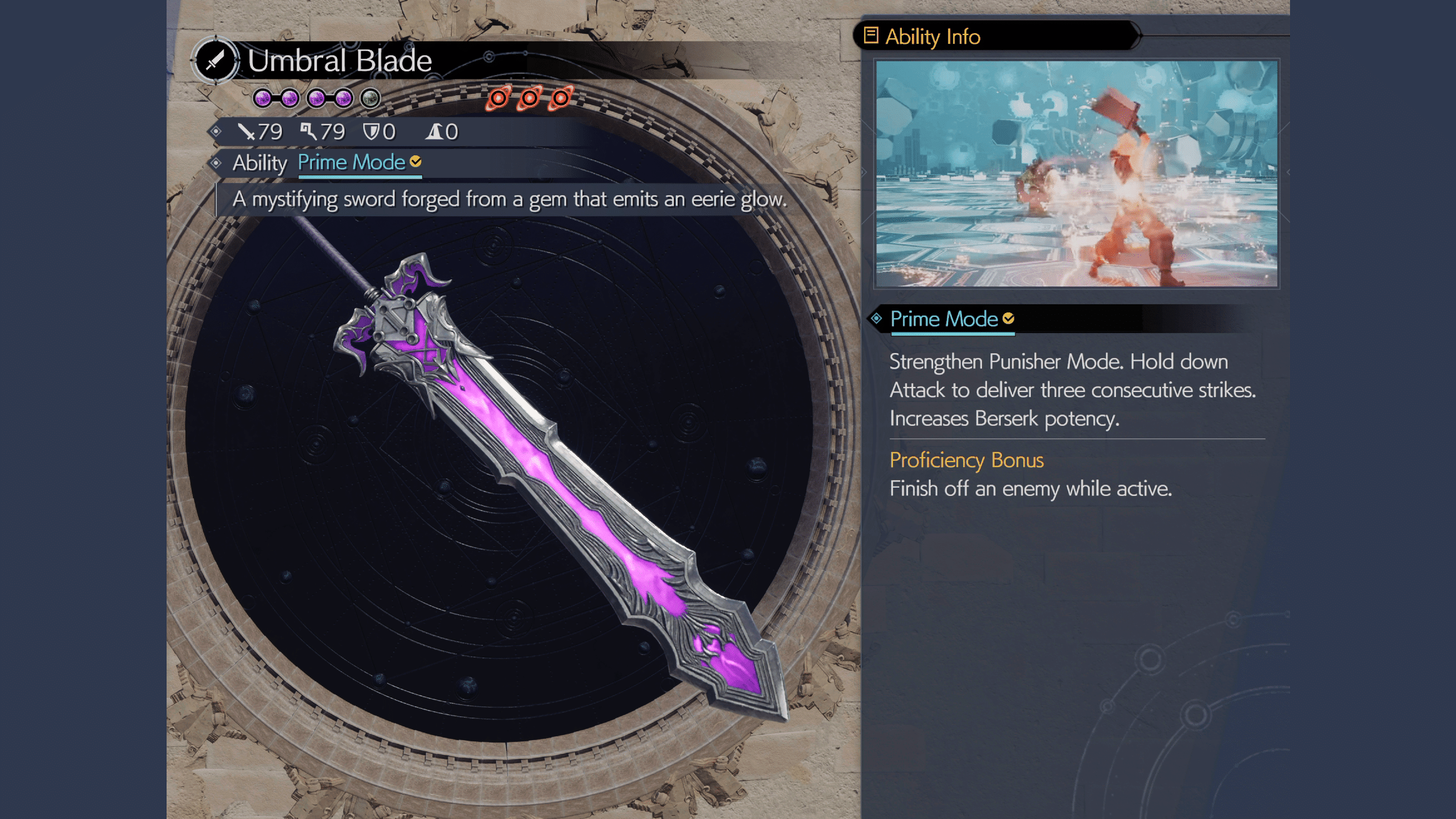The width and height of the screenshot is (1456, 819).
Task: Click the diamond marker beside the Ability row
Action: click(217, 163)
